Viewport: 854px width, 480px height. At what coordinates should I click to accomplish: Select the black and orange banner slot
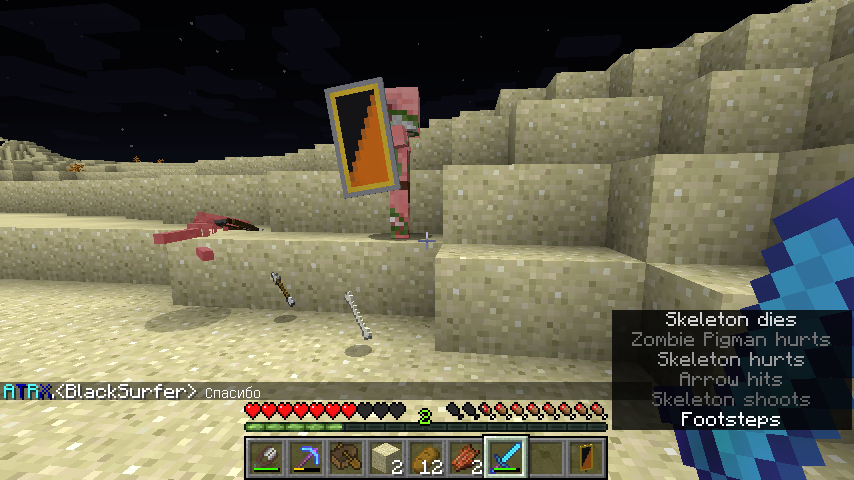(x=584, y=457)
